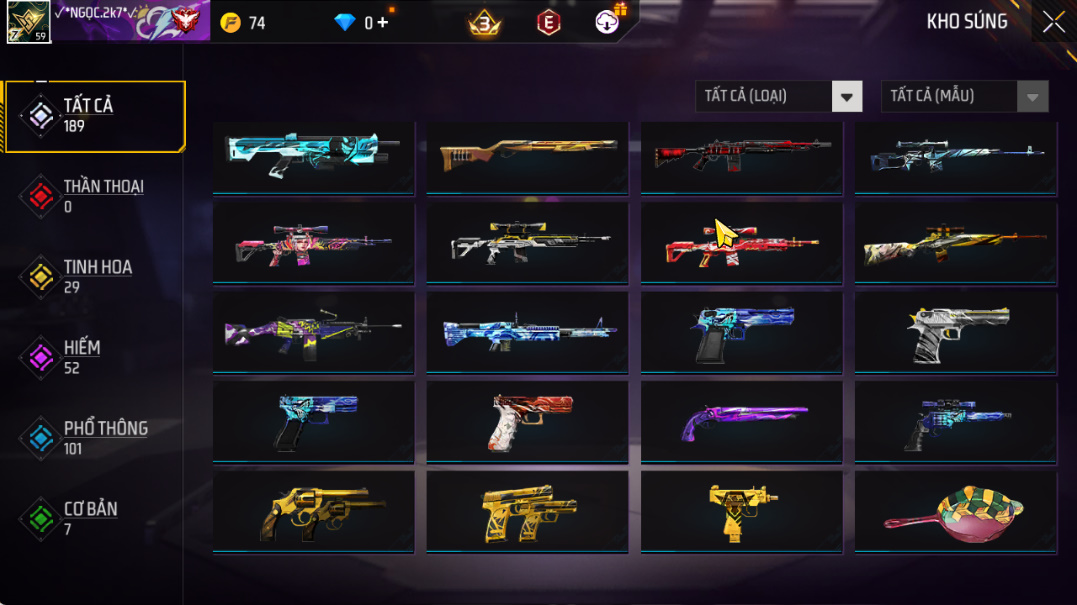Choose the silver and gold Desert Eagle skin
Screen dimensions: 1077x605
click(x=955, y=333)
